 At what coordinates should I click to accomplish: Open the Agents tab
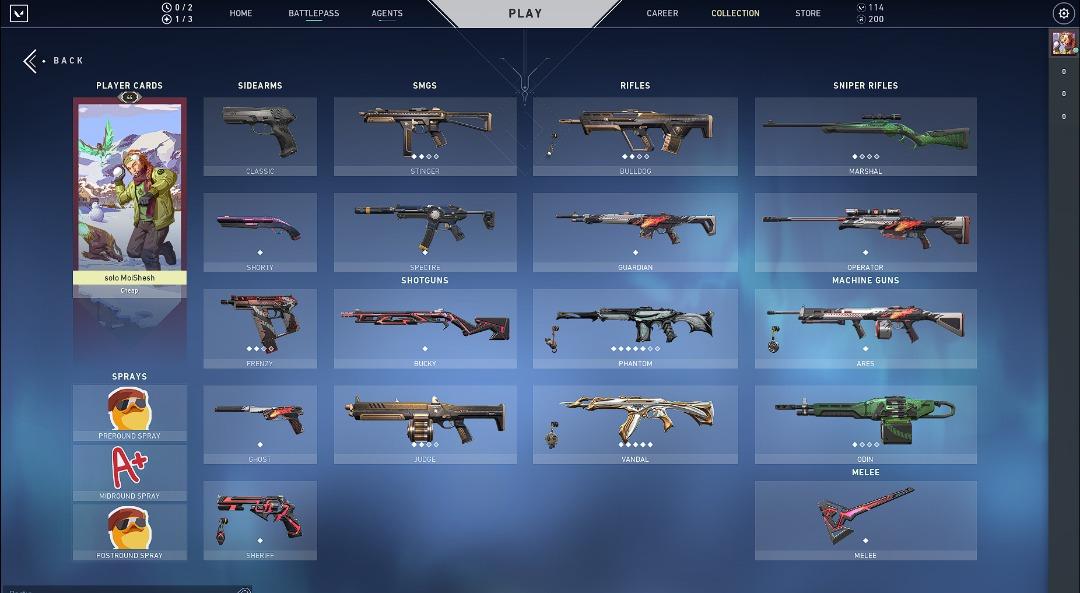(x=387, y=13)
